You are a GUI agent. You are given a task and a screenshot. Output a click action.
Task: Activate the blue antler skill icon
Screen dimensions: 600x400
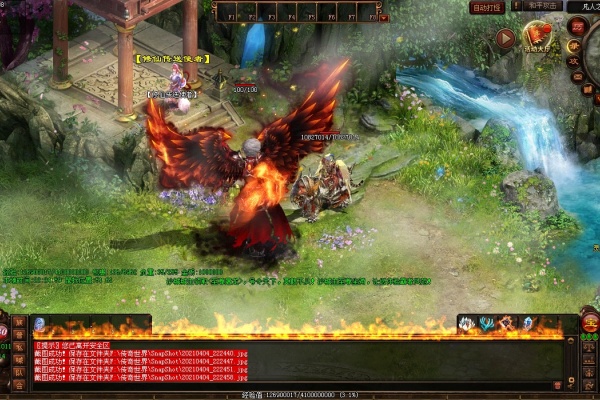[x=486, y=324]
